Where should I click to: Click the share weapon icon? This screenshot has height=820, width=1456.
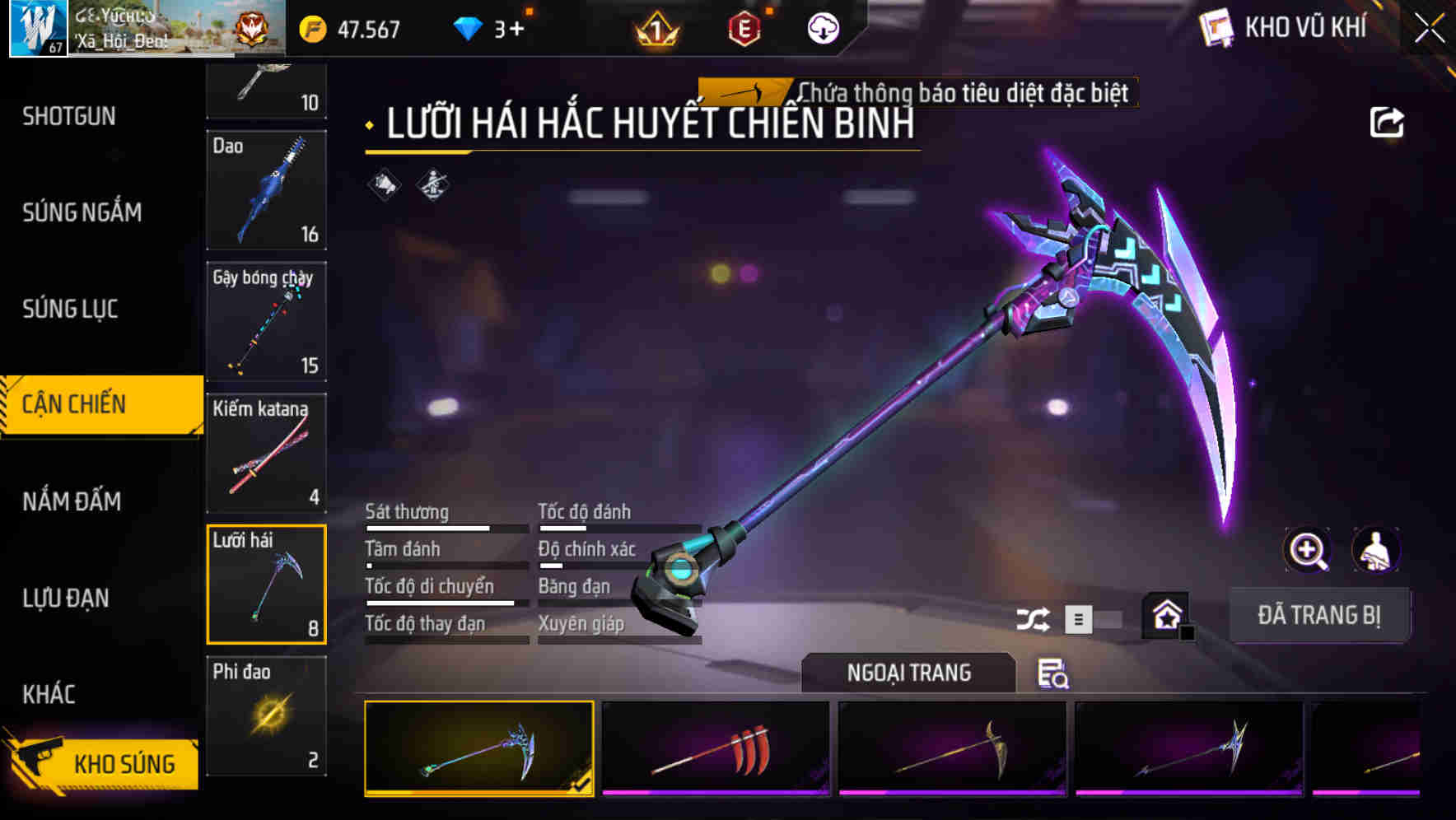click(1388, 121)
